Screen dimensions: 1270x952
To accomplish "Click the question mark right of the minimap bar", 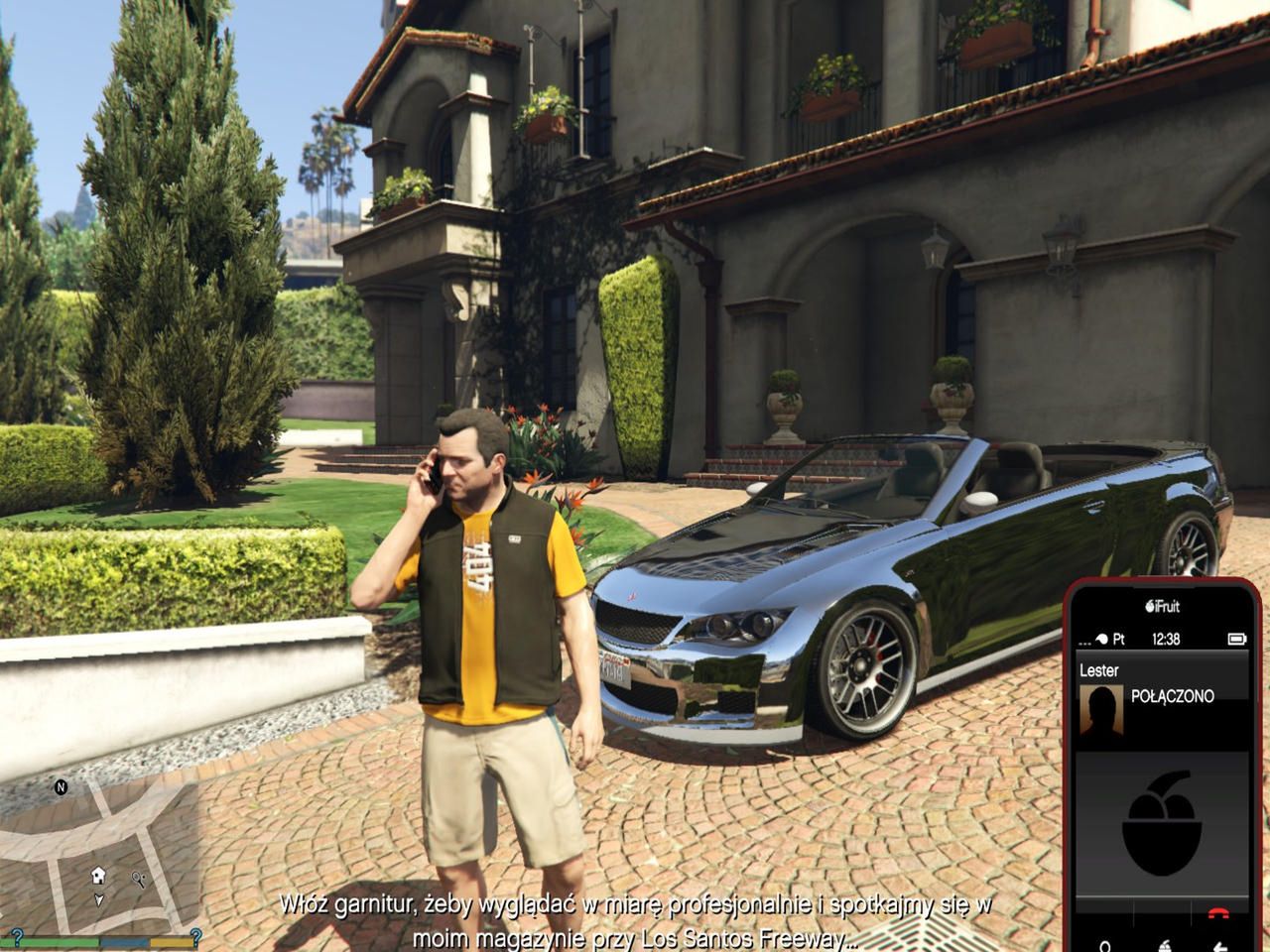I will pyautogui.click(x=195, y=938).
